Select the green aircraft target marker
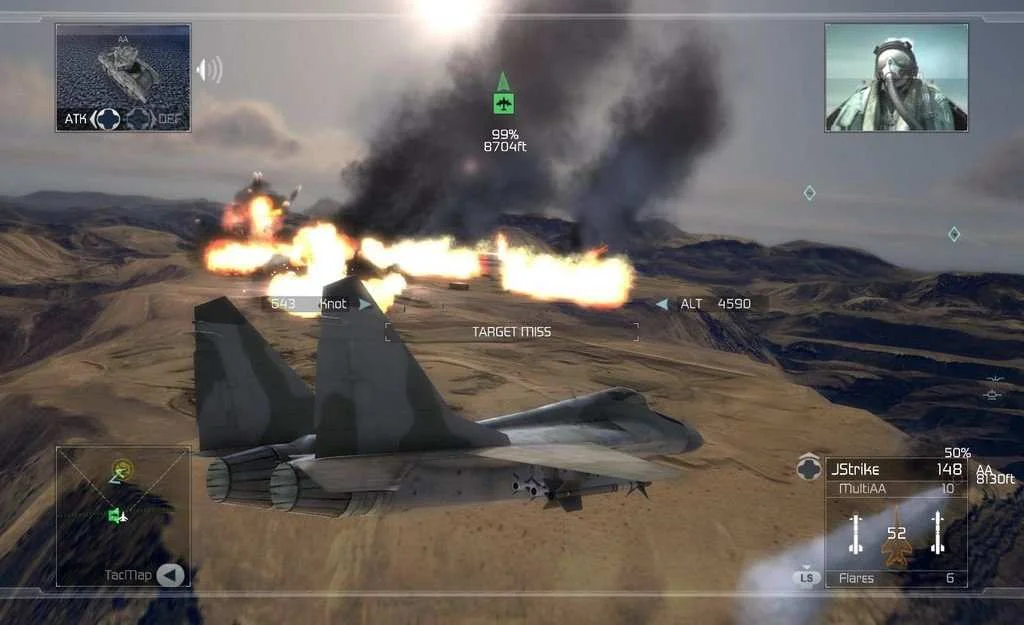The width and height of the screenshot is (1024, 625). point(503,102)
